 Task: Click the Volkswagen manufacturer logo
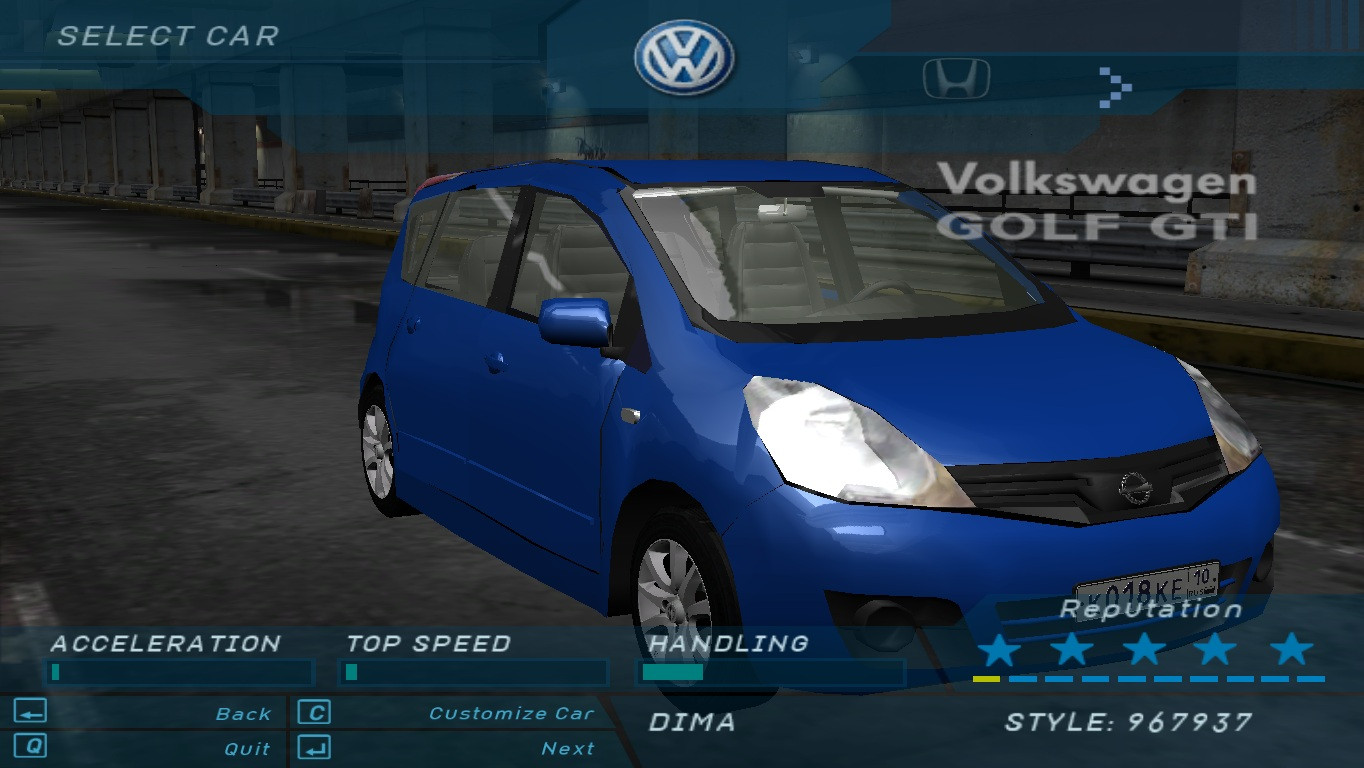[x=683, y=58]
